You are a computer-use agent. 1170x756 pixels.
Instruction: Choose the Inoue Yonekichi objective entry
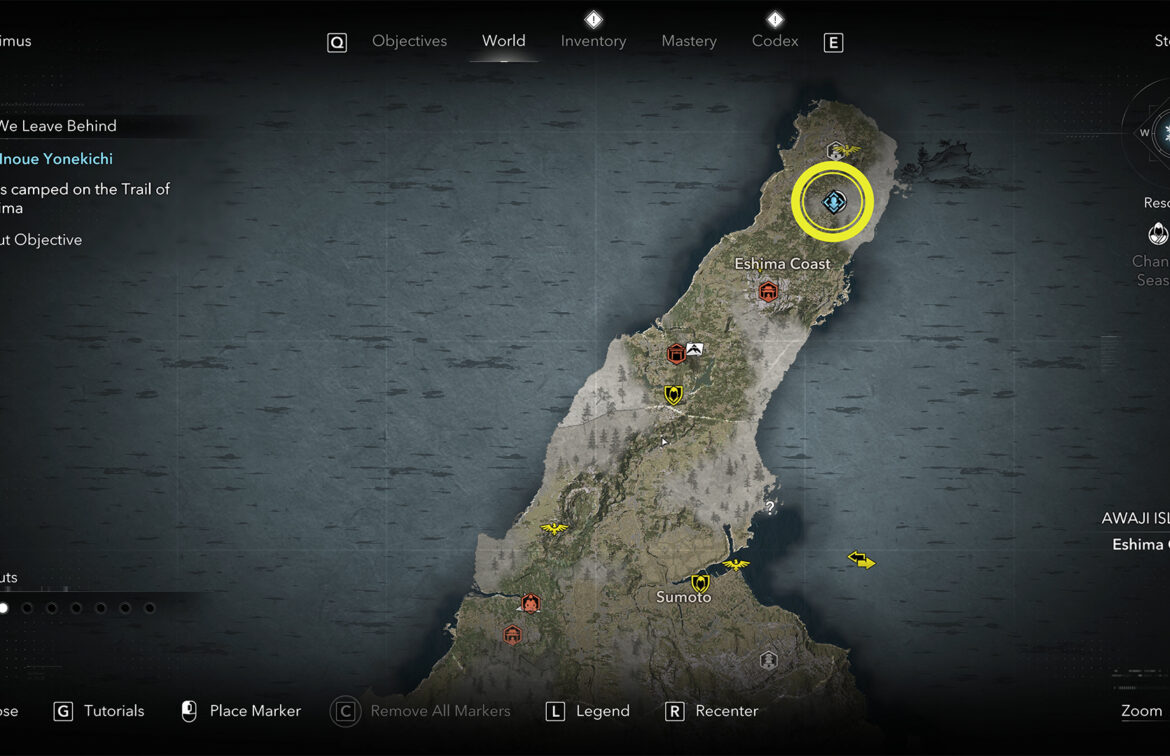pos(56,159)
